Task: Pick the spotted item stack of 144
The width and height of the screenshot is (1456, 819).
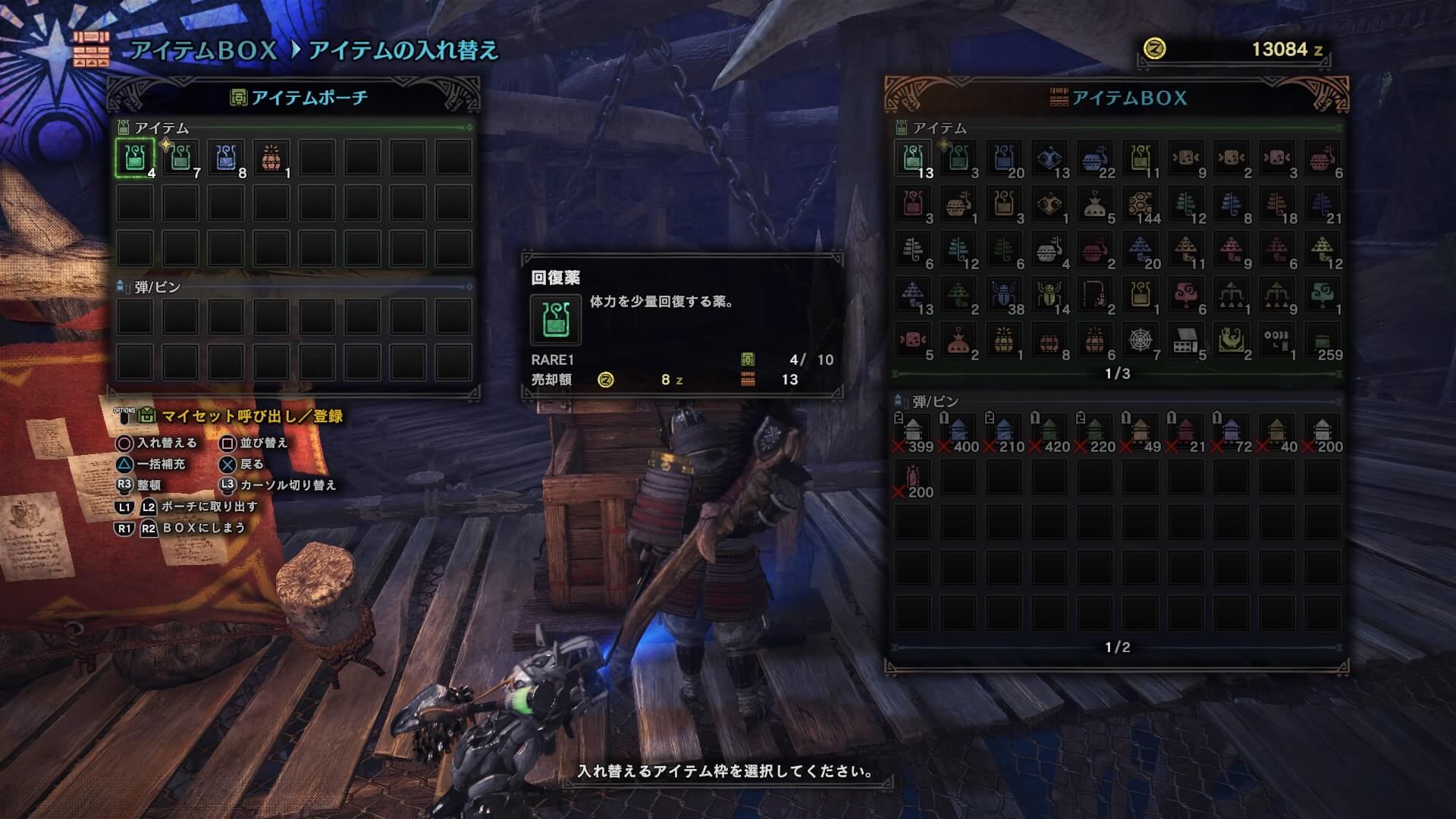Action: (1141, 204)
